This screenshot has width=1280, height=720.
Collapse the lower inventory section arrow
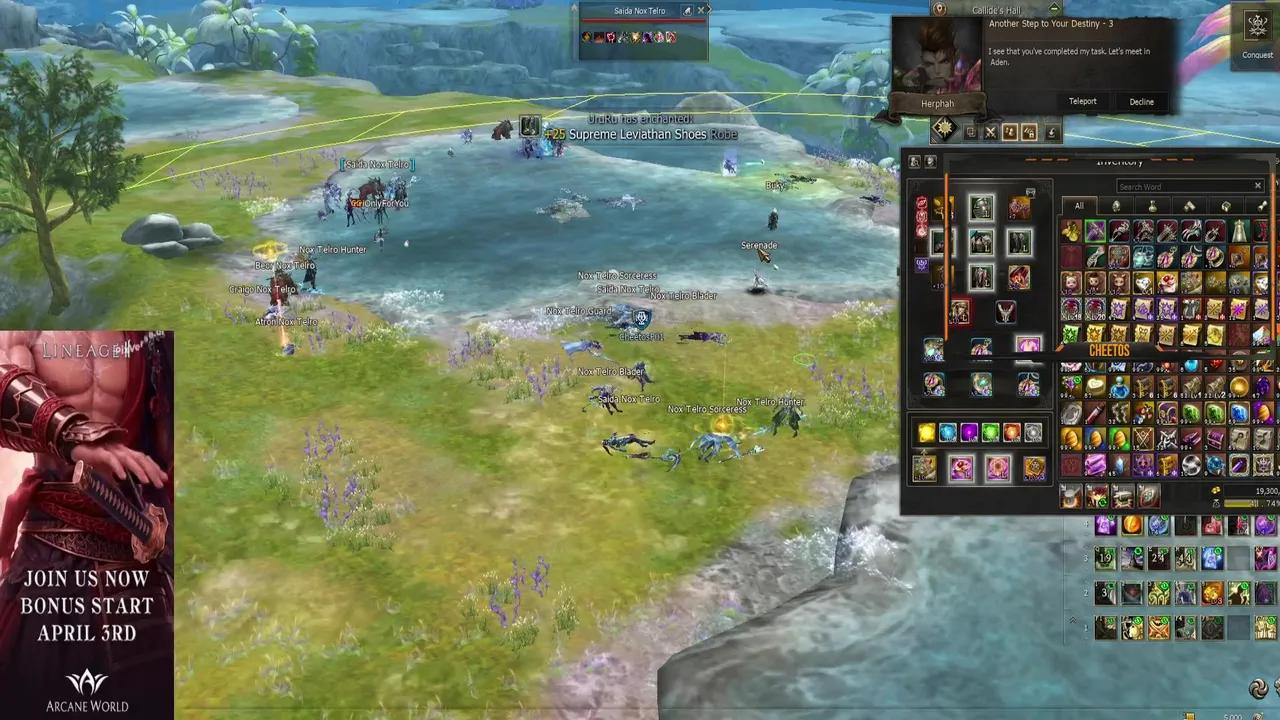pyautogui.click(x=1072, y=620)
